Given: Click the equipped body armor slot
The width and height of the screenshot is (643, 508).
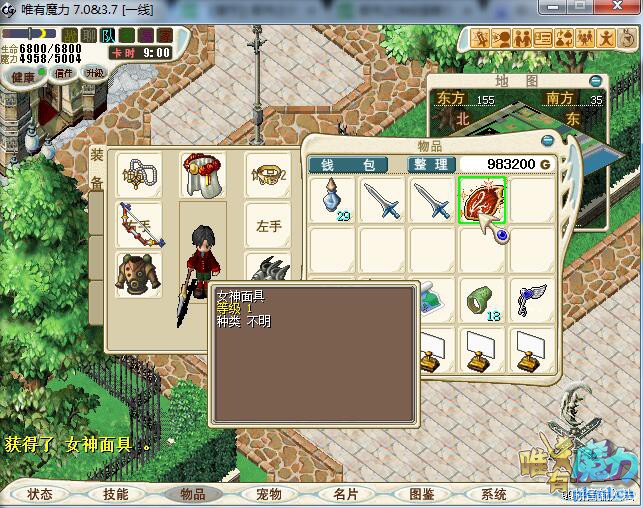Looking at the screenshot, I should tap(139, 273).
